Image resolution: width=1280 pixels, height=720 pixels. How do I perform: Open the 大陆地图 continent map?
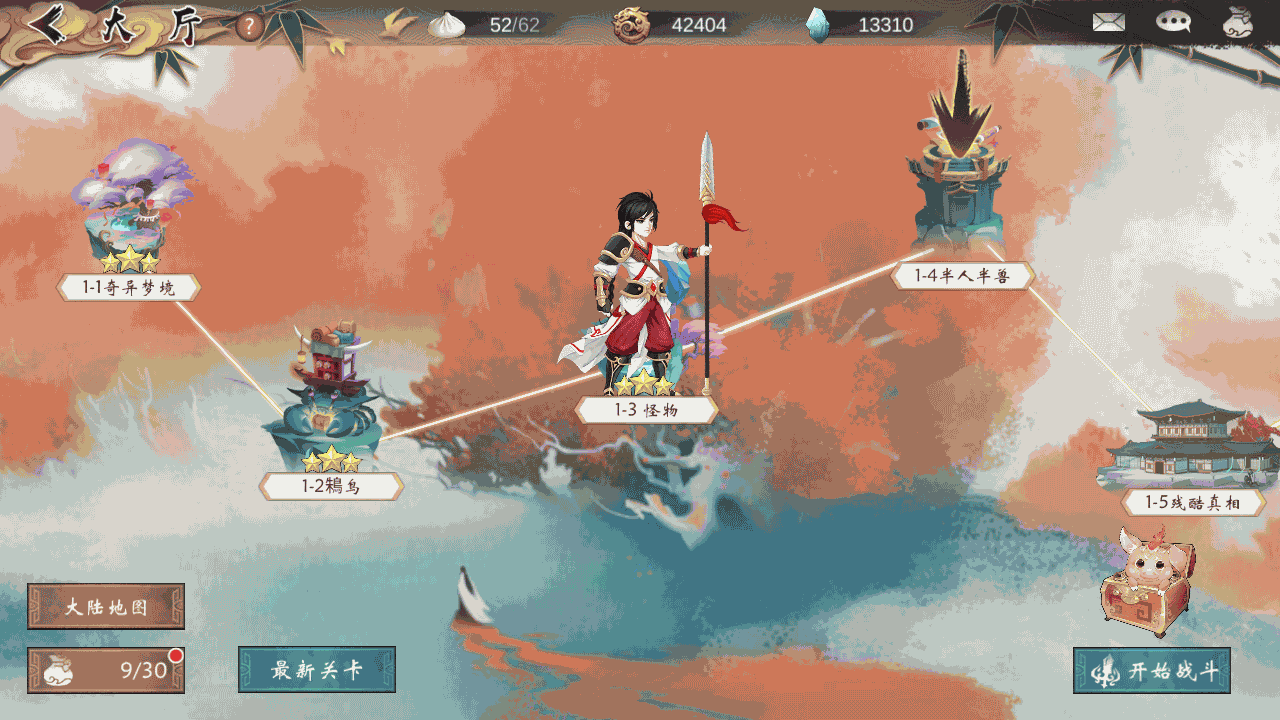point(106,607)
